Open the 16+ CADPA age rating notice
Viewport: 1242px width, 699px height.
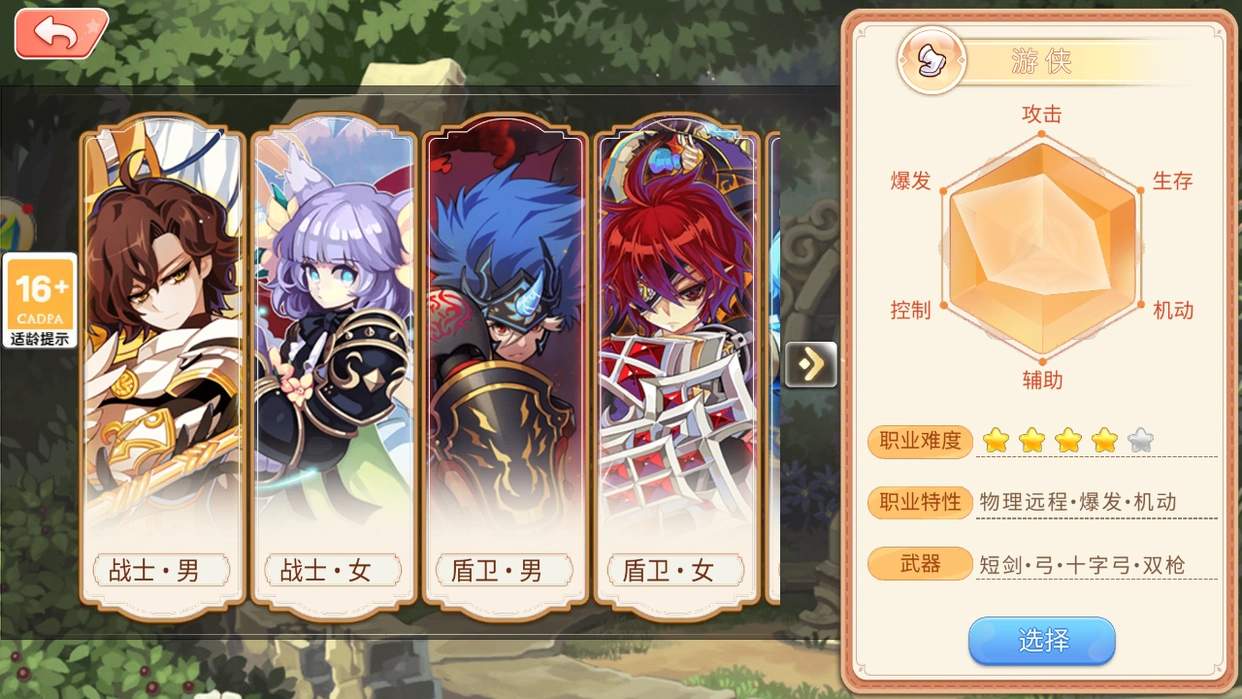point(40,300)
